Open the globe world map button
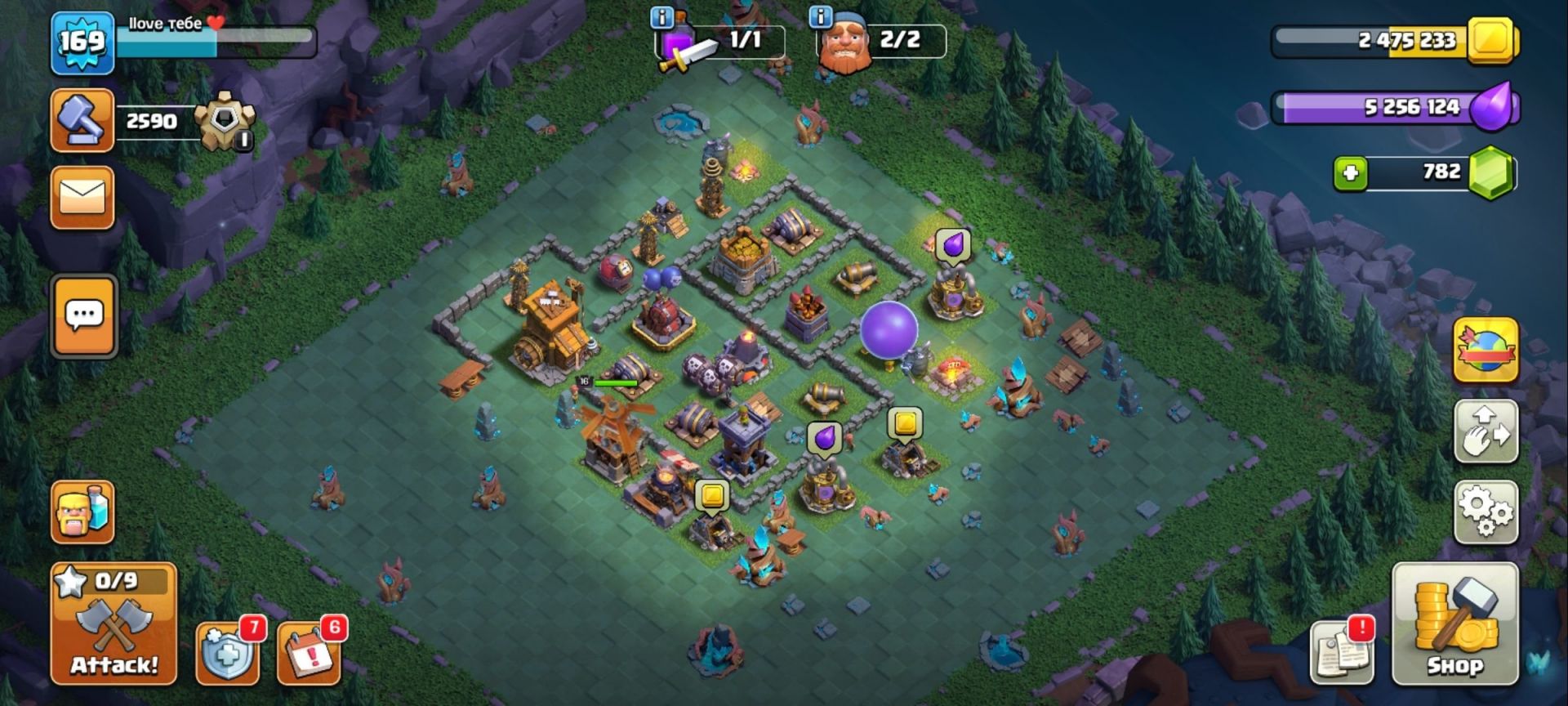The width and height of the screenshot is (1568, 706). tap(1486, 351)
